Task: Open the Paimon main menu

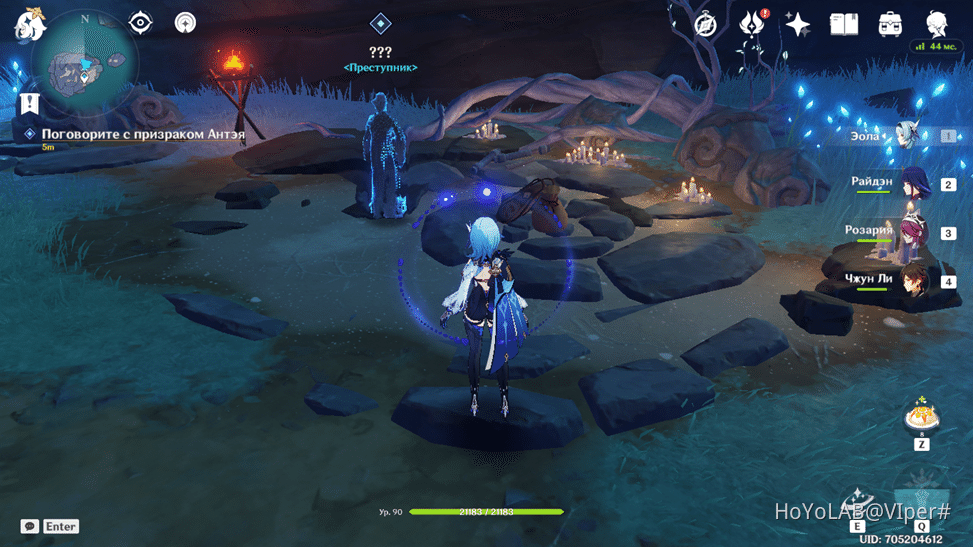Action: pyautogui.click(x=29, y=23)
